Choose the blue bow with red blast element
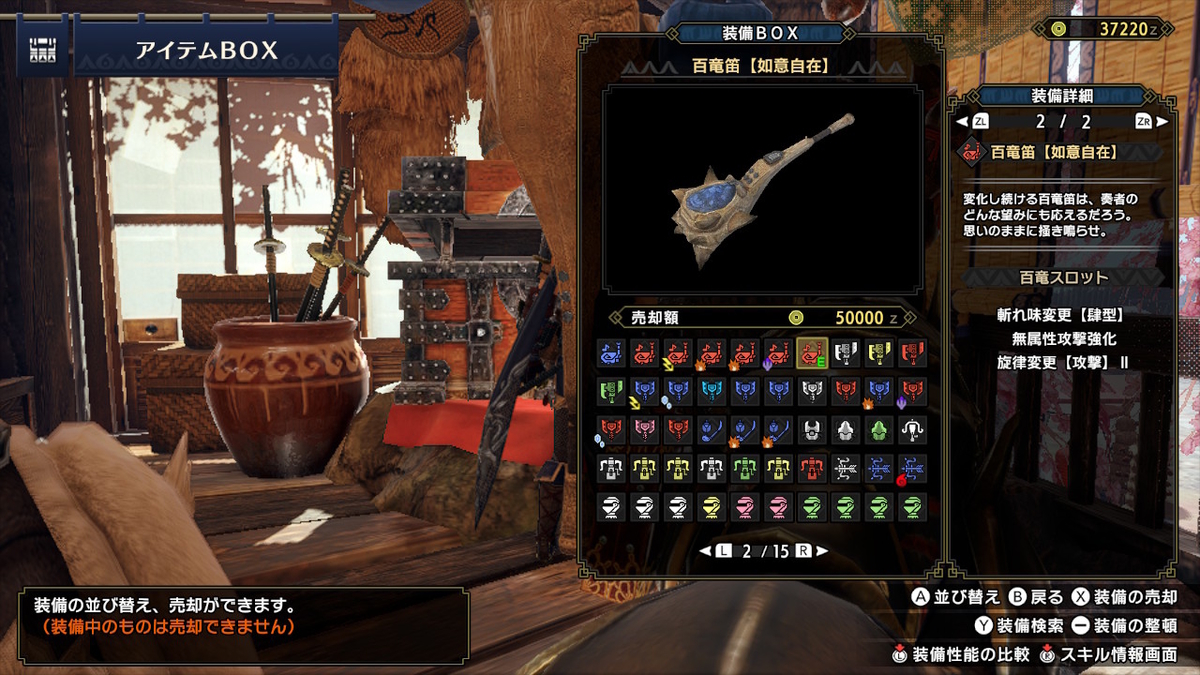Screen dimensions: 1200x675 pyautogui.click(x=911, y=468)
